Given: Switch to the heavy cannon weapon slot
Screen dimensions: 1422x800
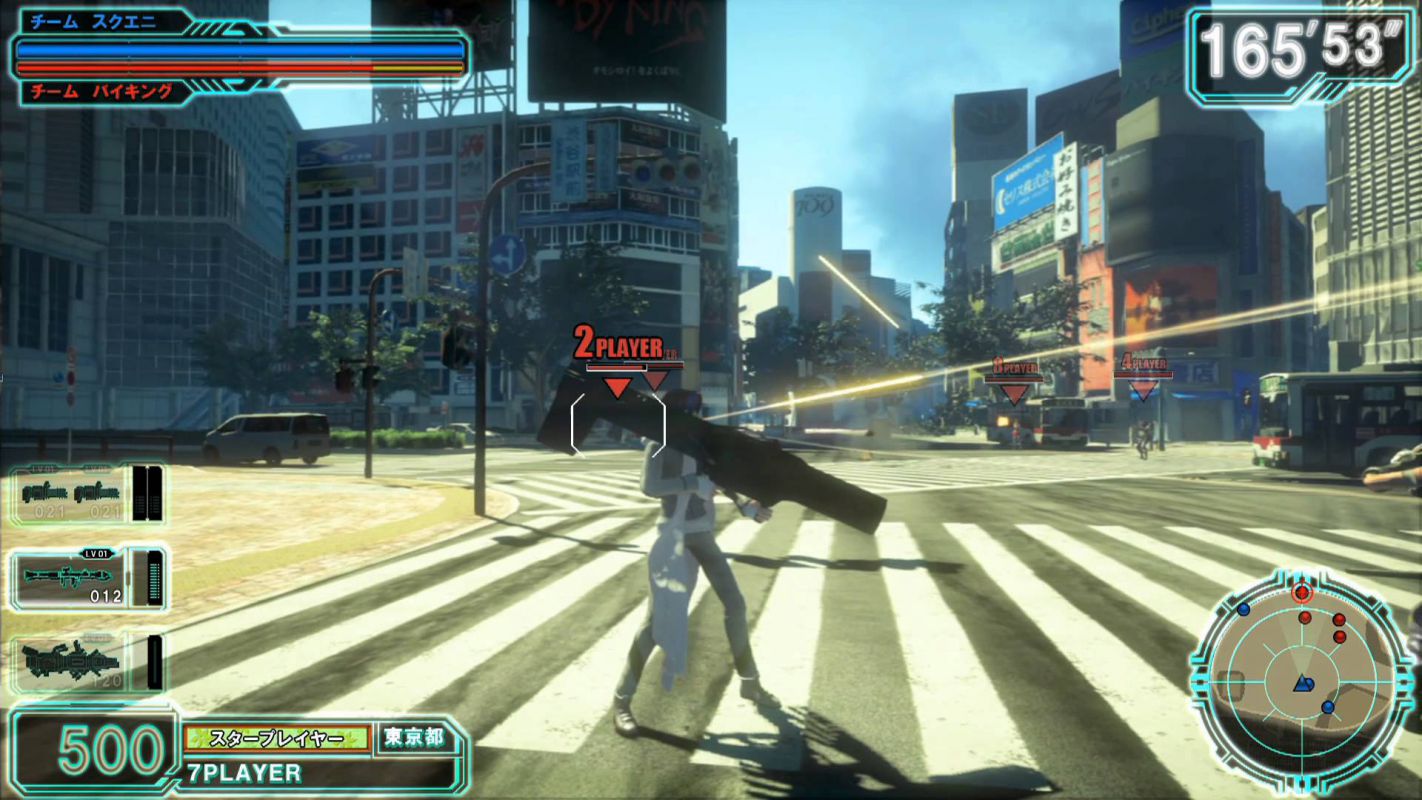Looking at the screenshot, I should tap(86, 663).
